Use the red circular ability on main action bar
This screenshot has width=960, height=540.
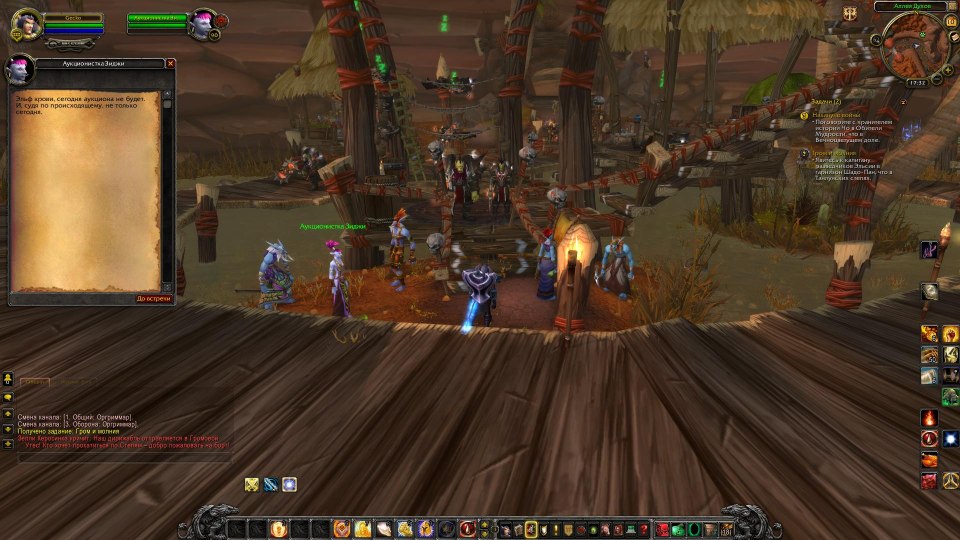pyautogui.click(x=468, y=528)
